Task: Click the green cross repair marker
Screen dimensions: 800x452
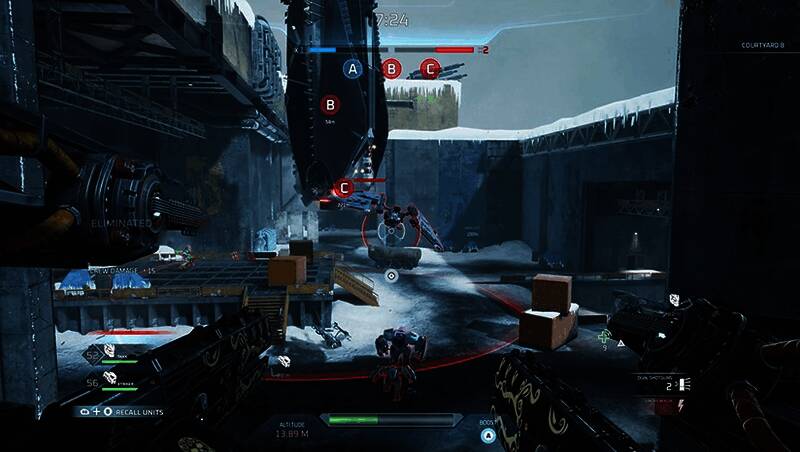Action: click(604, 338)
